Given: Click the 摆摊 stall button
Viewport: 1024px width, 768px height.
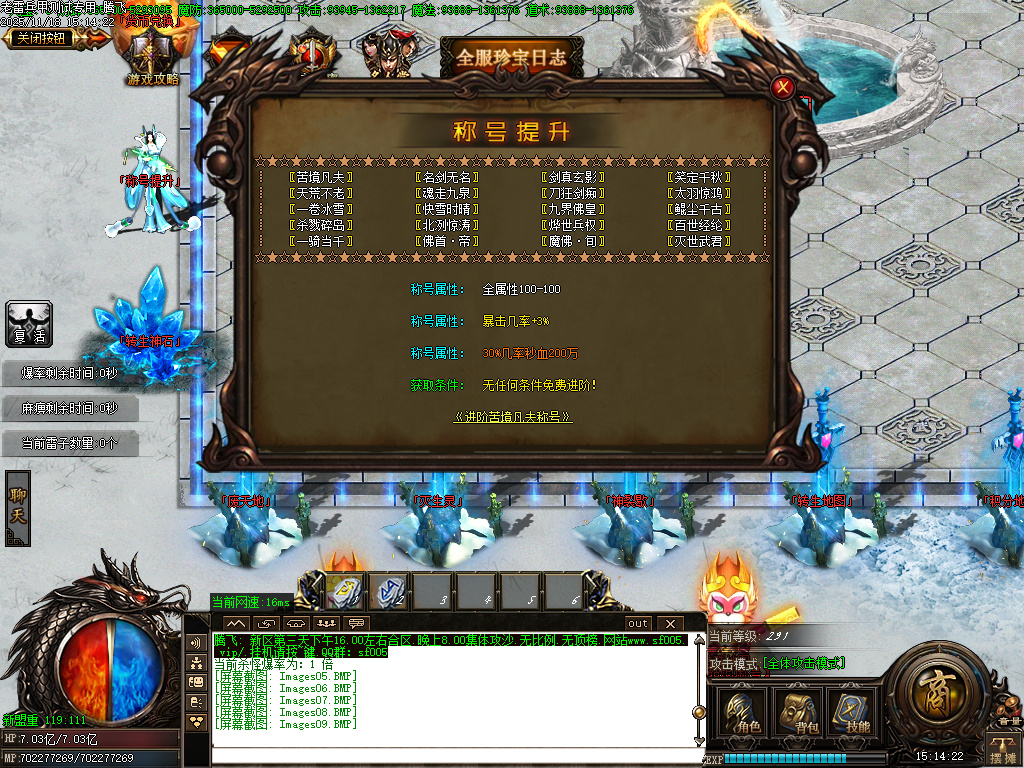Looking at the screenshot, I should pyautogui.click(x=1001, y=746).
